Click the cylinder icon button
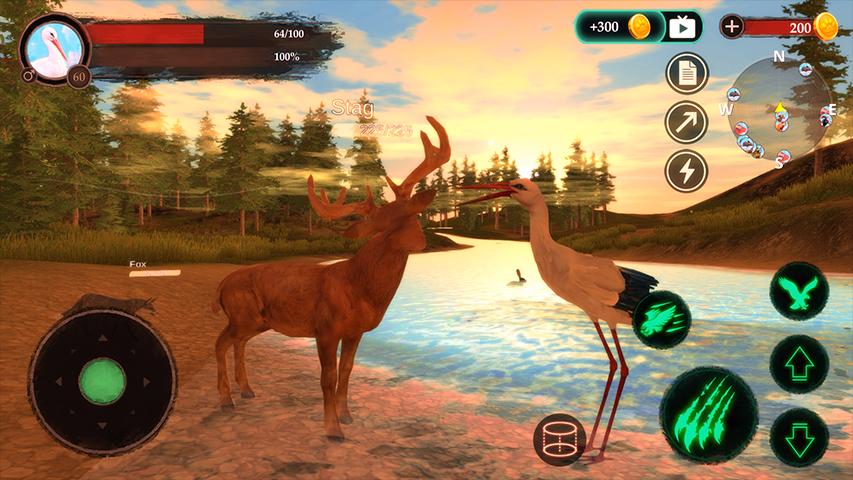The image size is (853, 480). tap(559, 439)
